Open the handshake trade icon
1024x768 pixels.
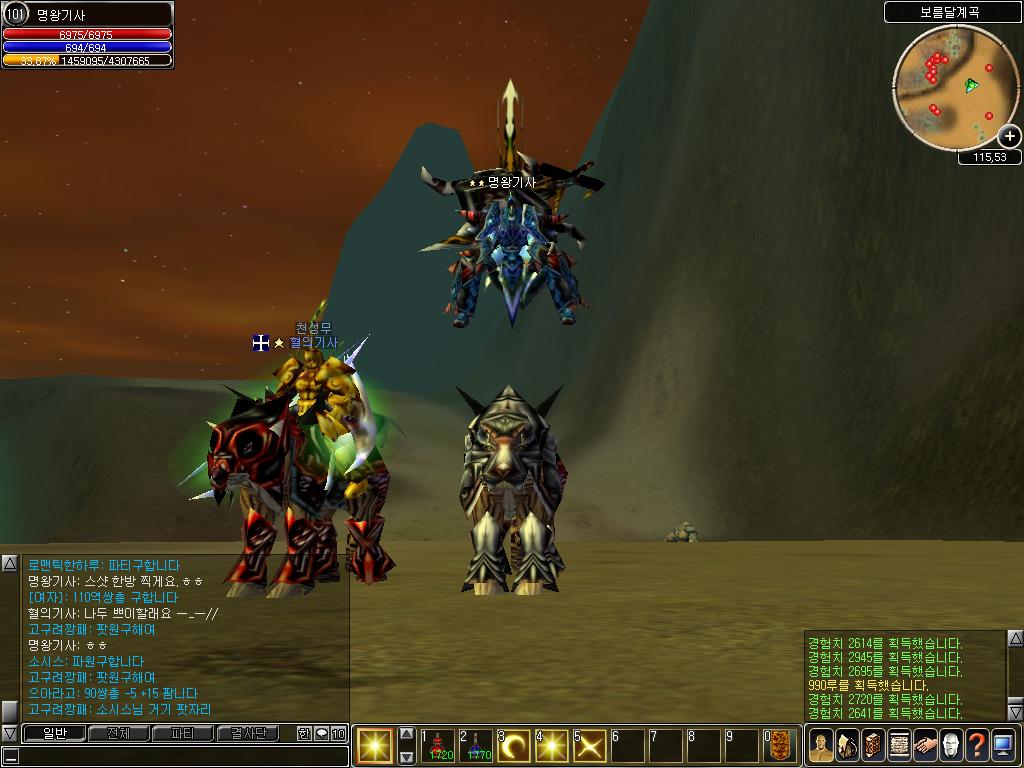(925, 745)
